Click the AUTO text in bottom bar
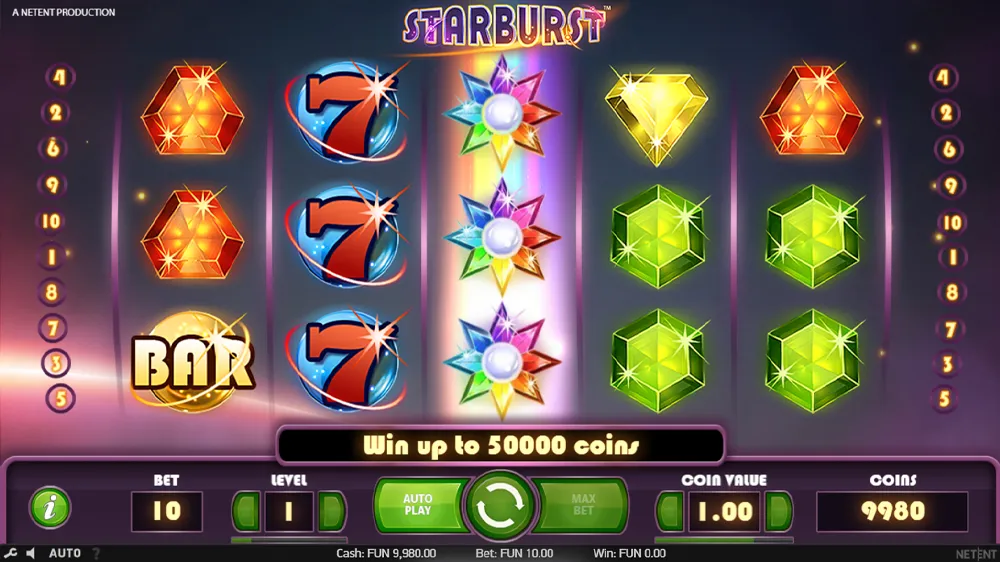 click(65, 553)
